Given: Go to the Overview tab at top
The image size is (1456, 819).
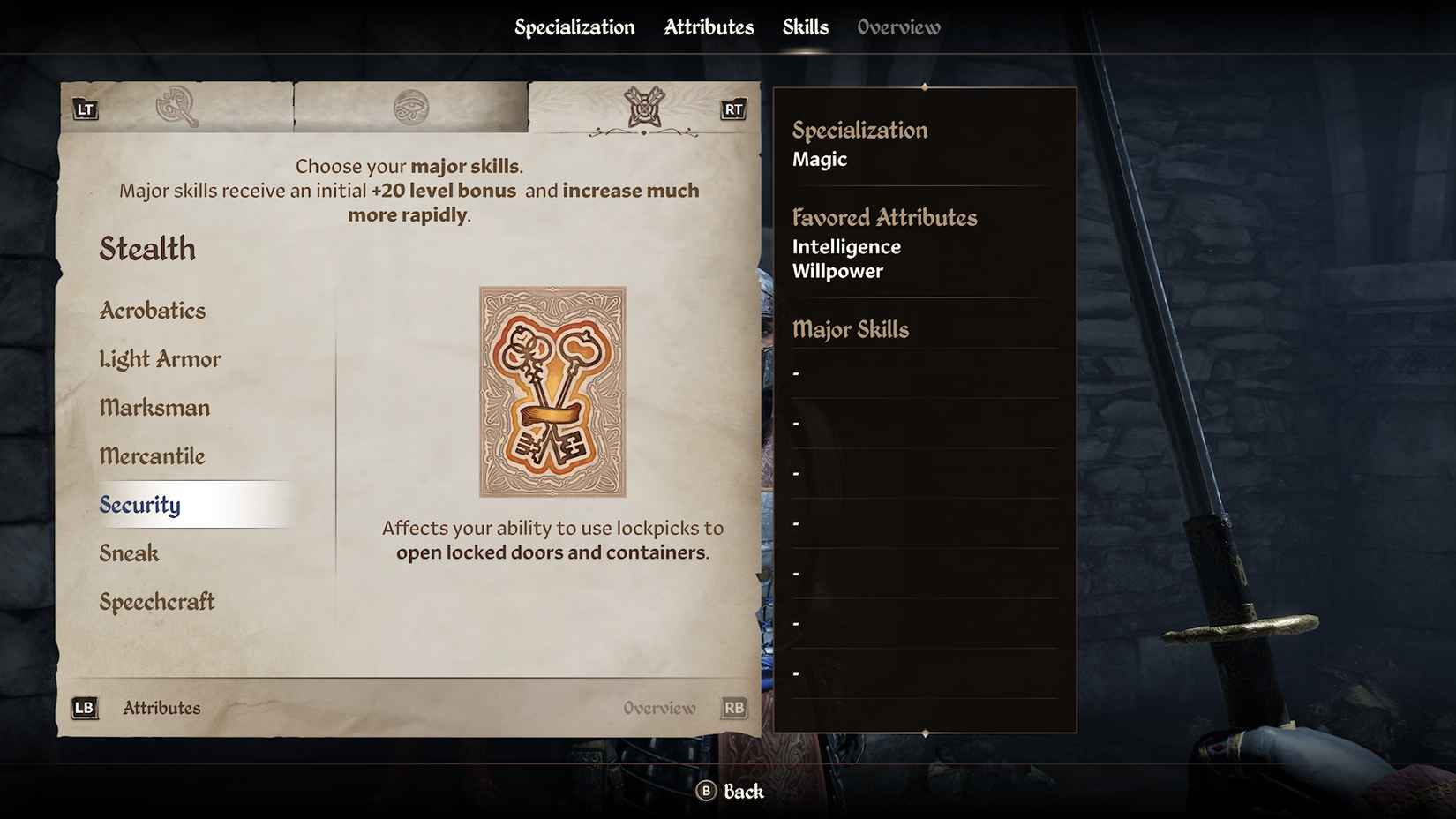Looking at the screenshot, I should click(898, 27).
